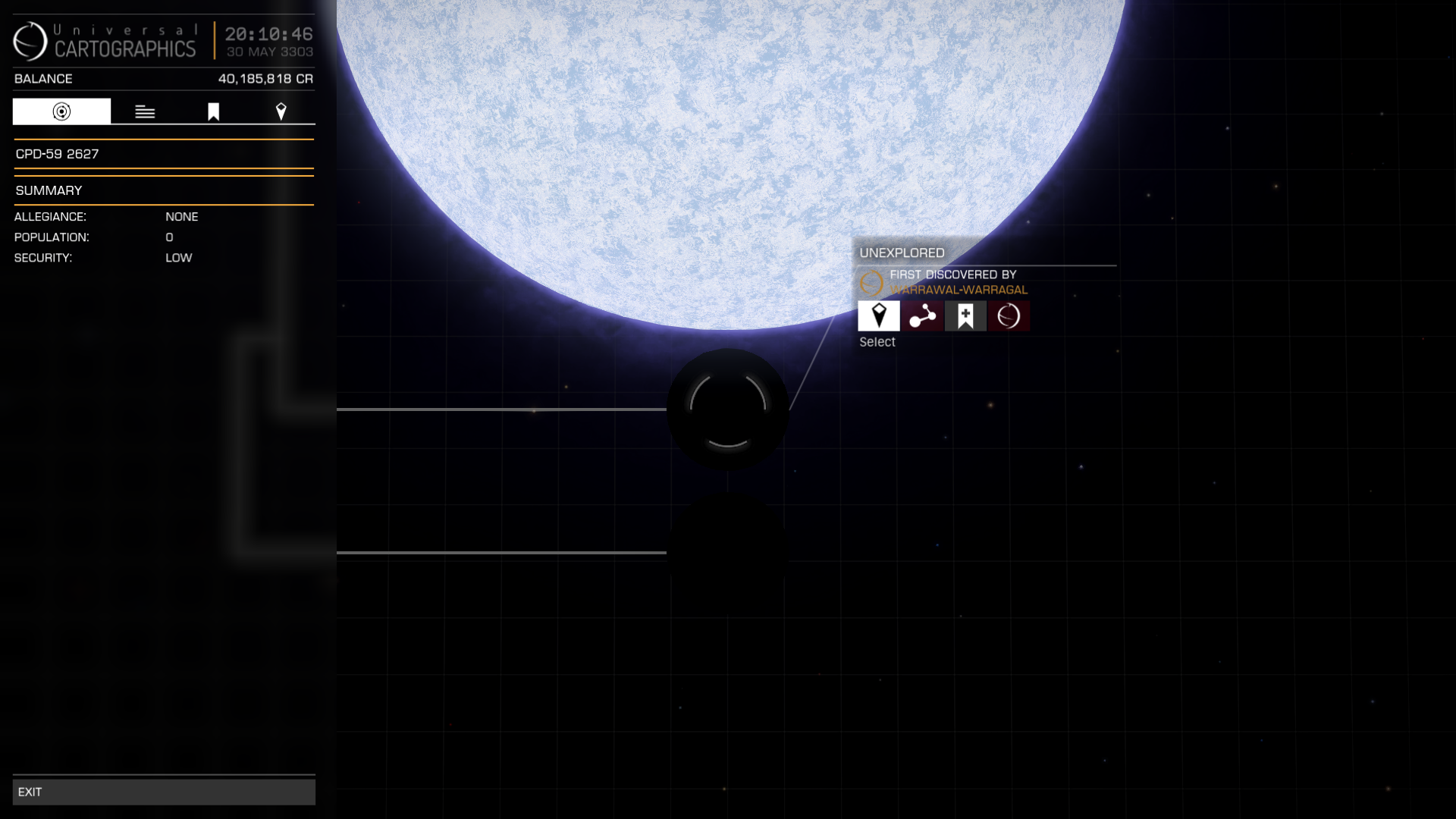1456x819 pixels.
Task: Choose the Select pin icon in popup
Action: [879, 315]
